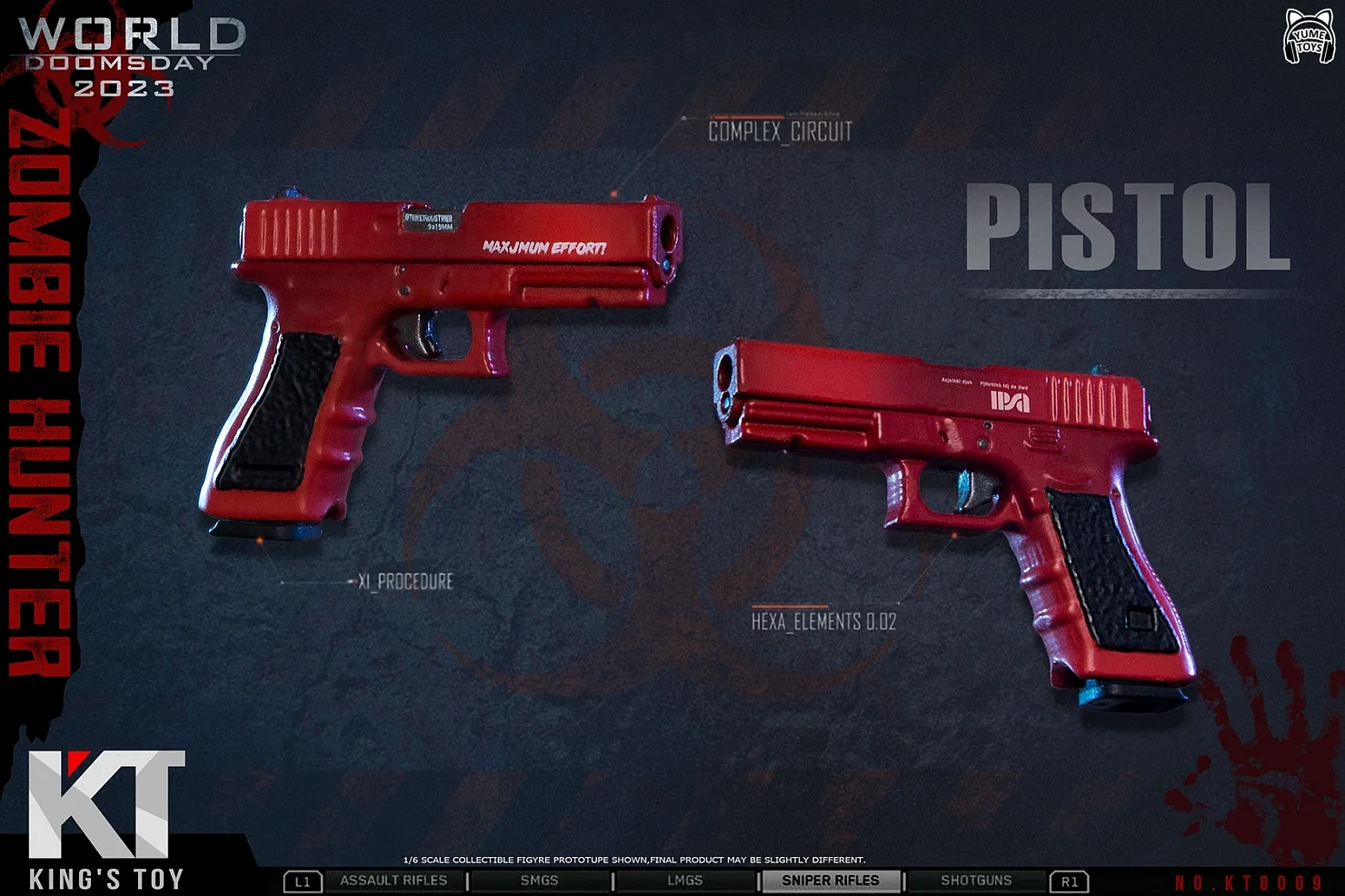The width and height of the screenshot is (1345, 896).
Task: Choose the Sniper Rifles category
Action: pos(830,881)
